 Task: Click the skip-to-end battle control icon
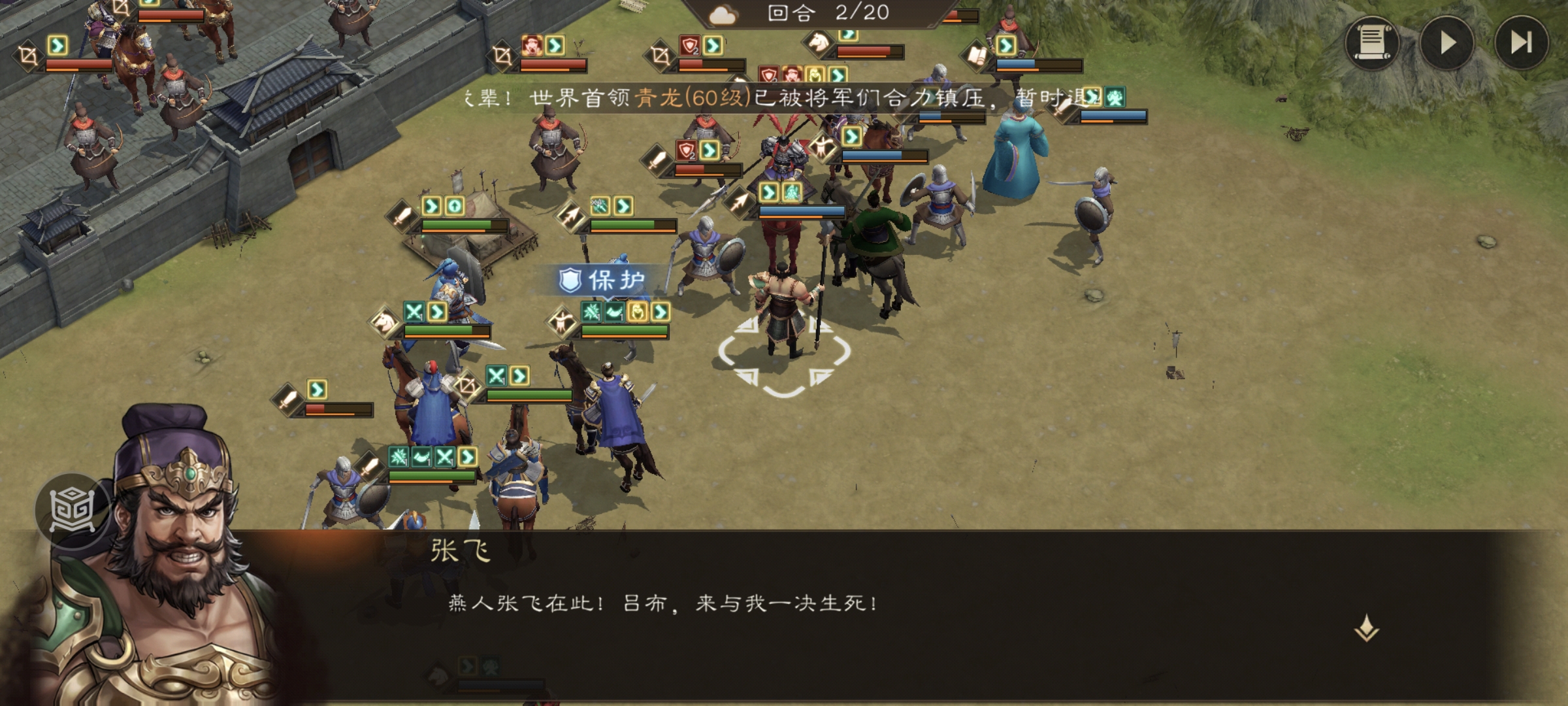pos(1522,44)
